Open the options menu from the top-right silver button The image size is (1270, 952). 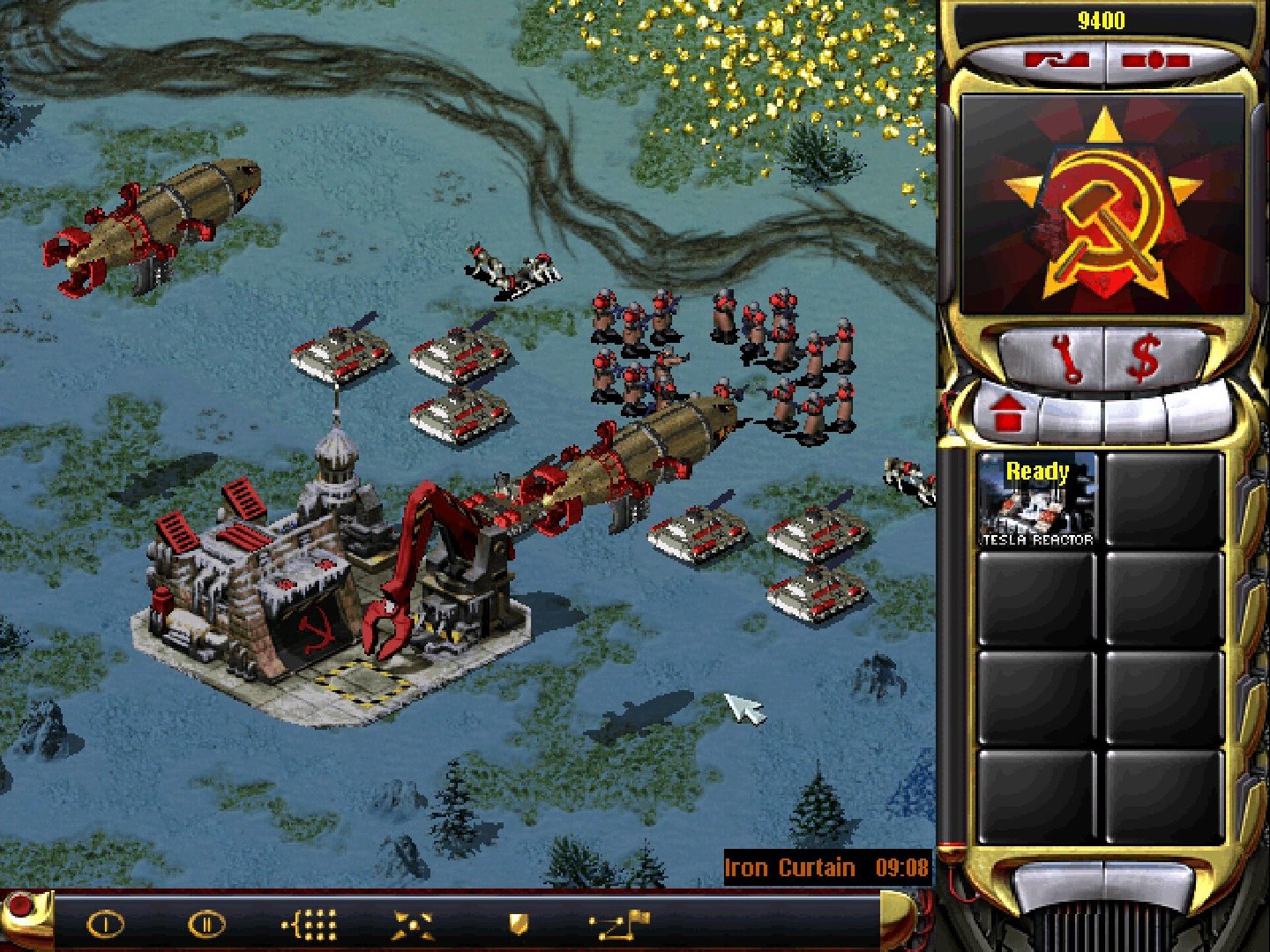click(1155, 61)
